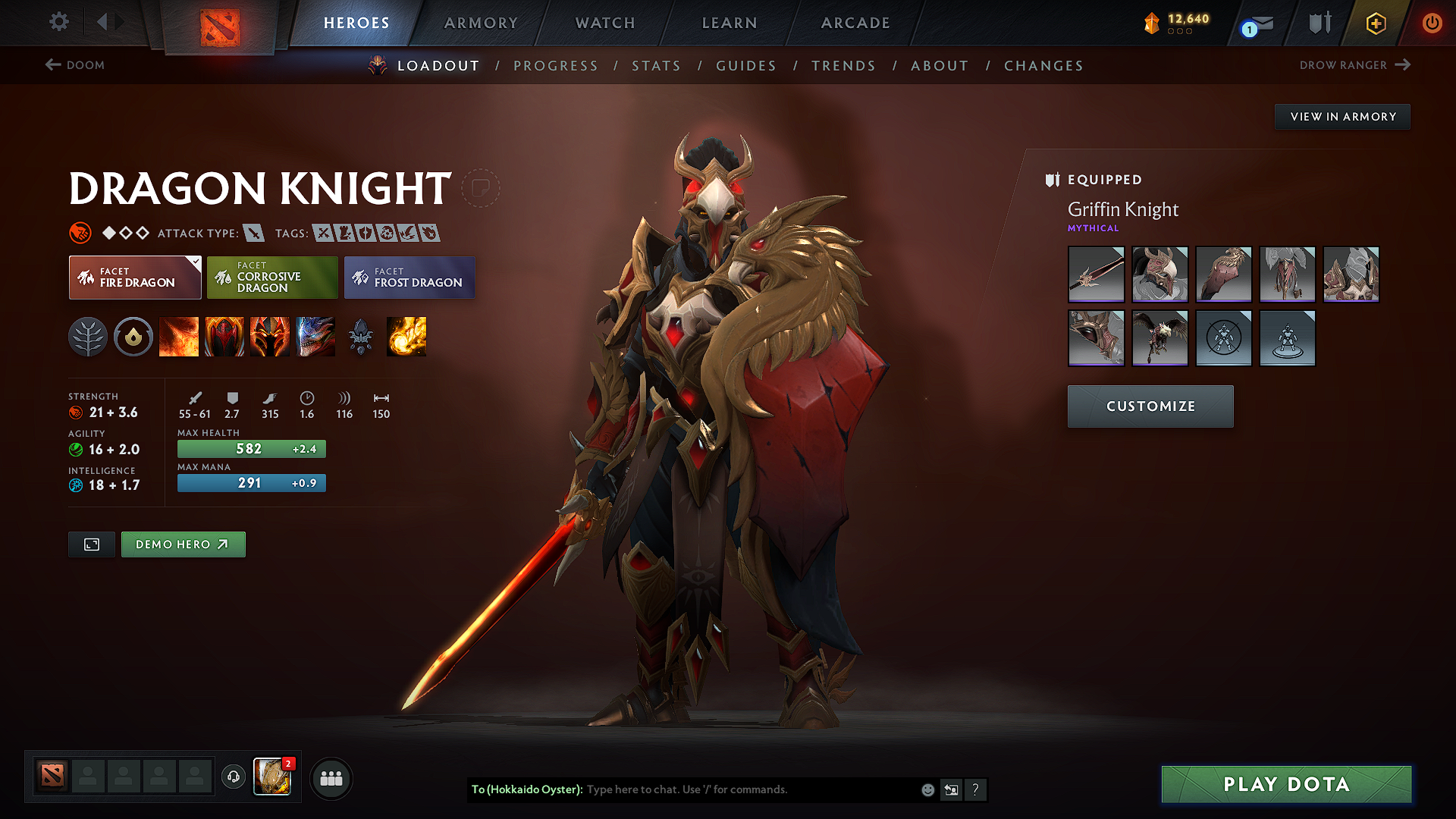Screen dimensions: 1456x819
Task: Open the Dragon Knight talent tree
Action: (89, 337)
